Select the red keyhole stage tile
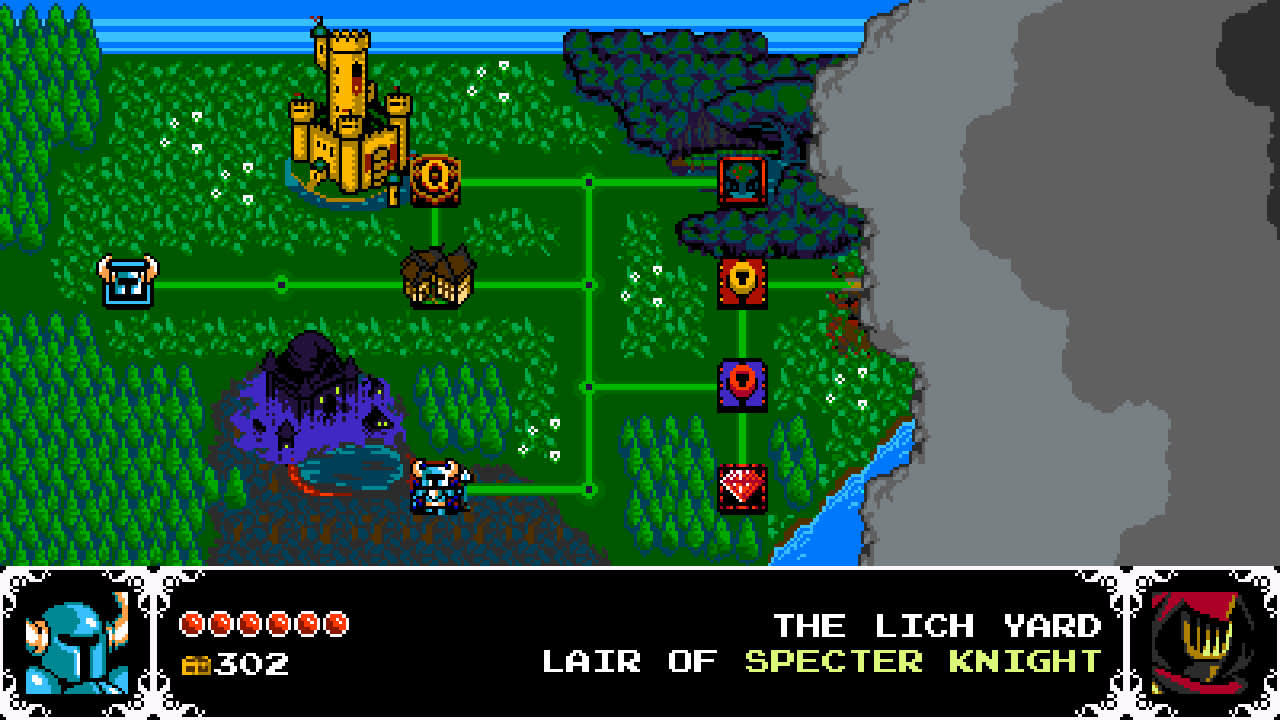The height and width of the screenshot is (720, 1280). pos(741,283)
